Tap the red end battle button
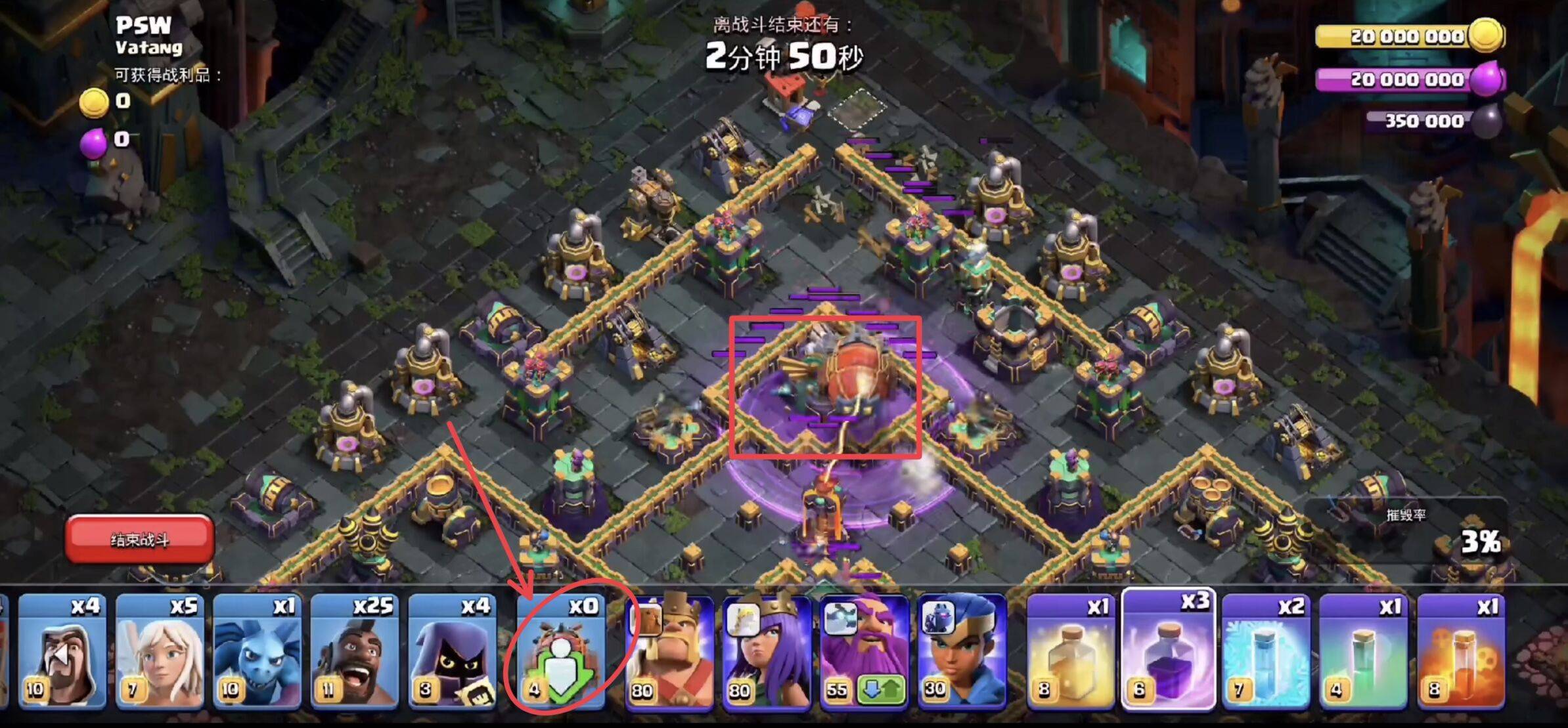Image resolution: width=1568 pixels, height=728 pixels. tap(139, 540)
